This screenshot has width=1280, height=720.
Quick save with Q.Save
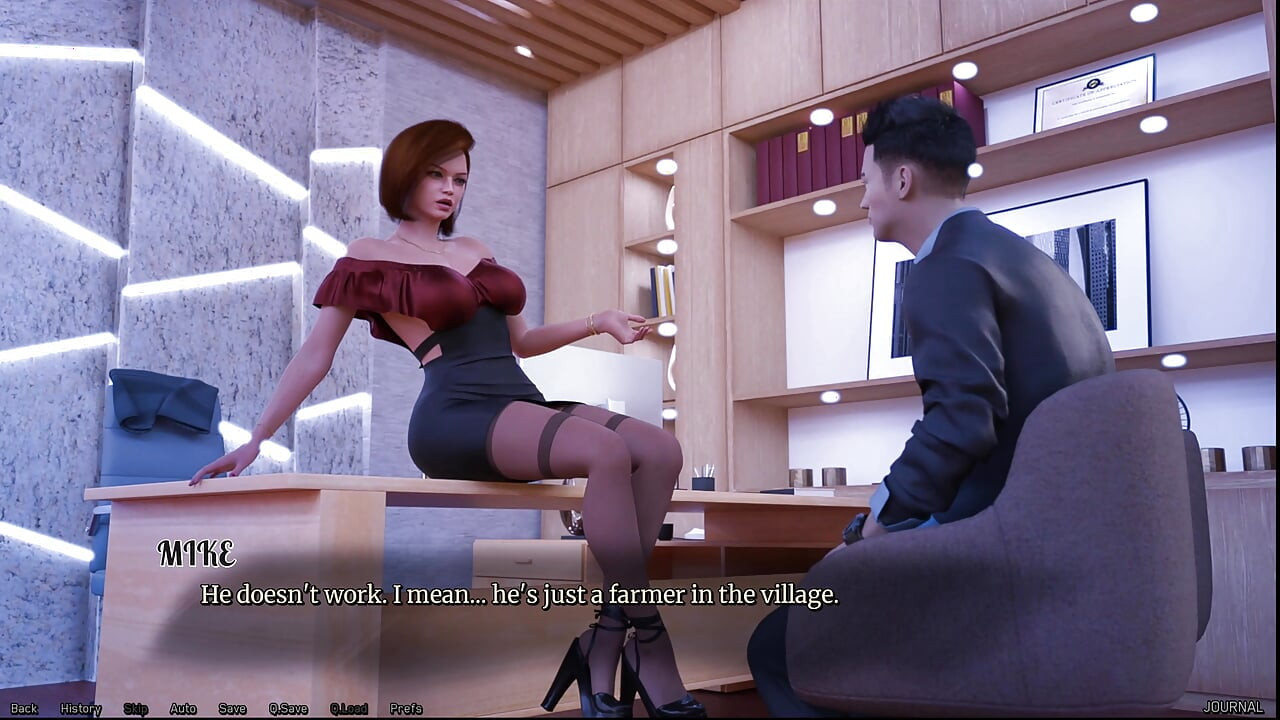pyautogui.click(x=288, y=708)
